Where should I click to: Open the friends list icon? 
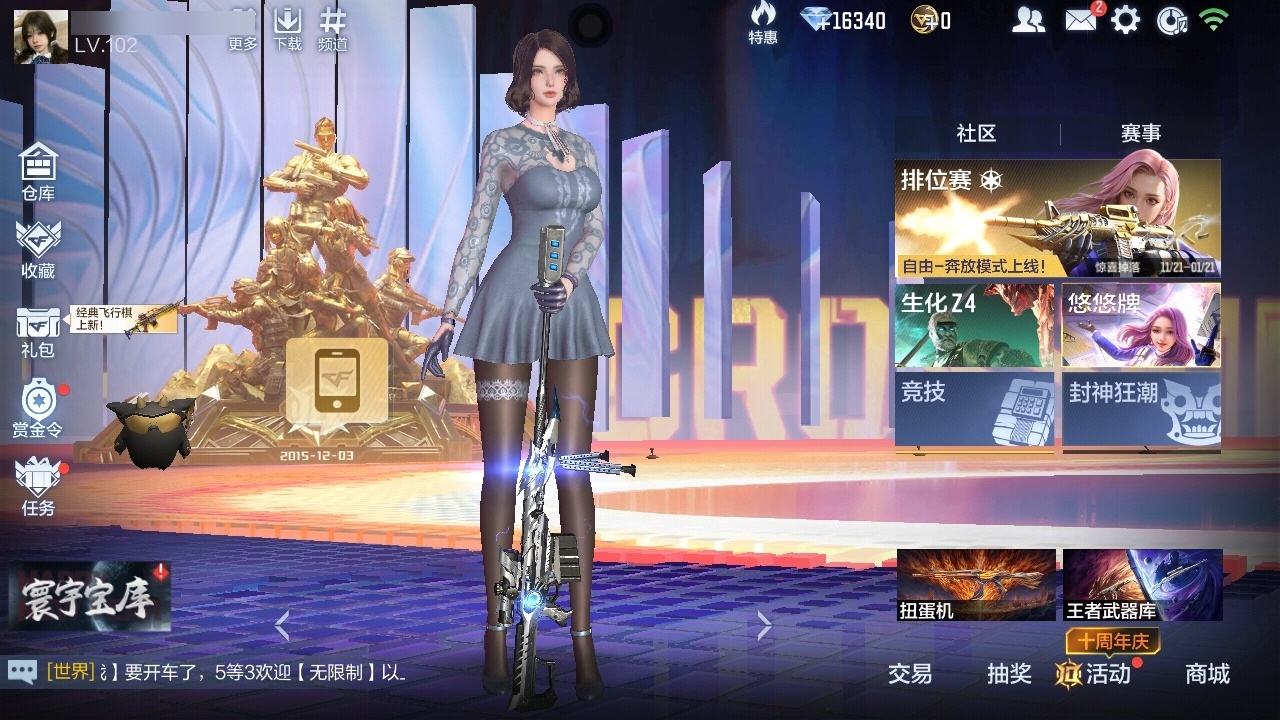pyautogui.click(x=1028, y=20)
